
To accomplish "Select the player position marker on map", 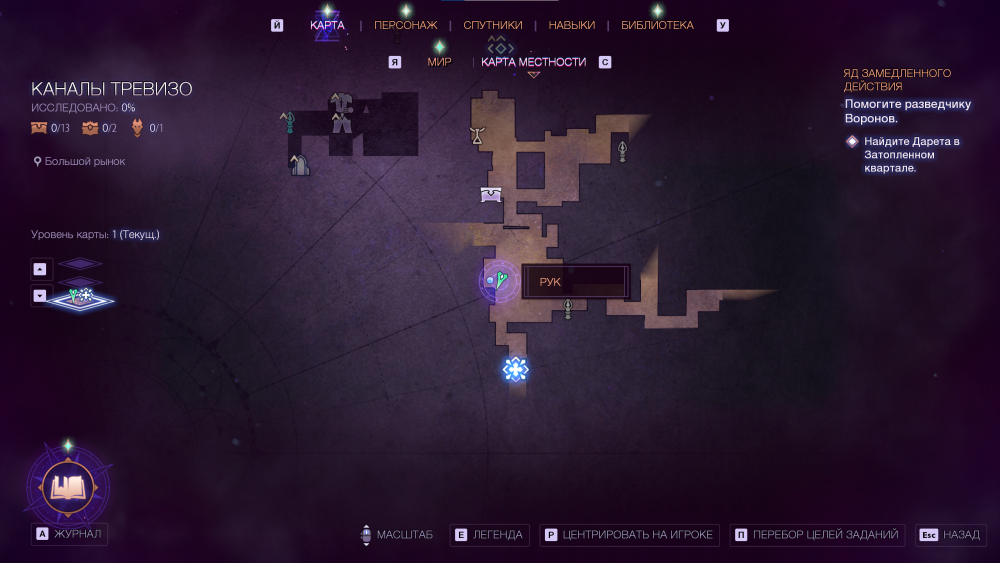I will click(497, 281).
